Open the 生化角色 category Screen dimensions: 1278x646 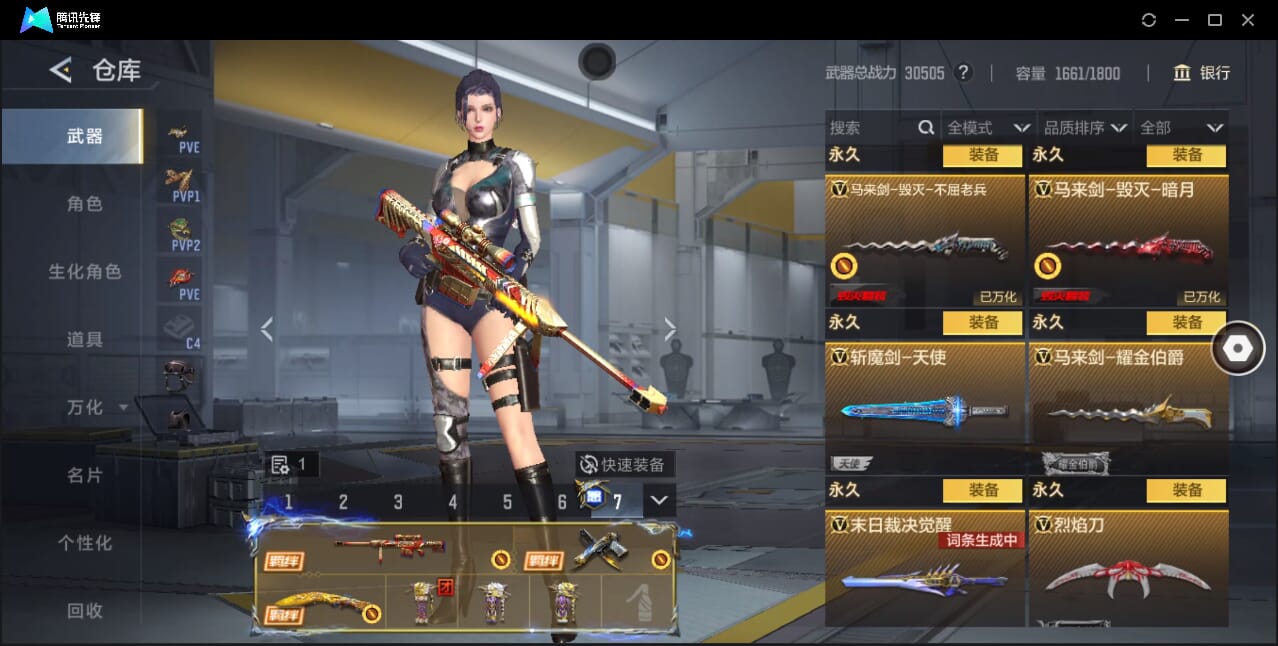click(85, 272)
